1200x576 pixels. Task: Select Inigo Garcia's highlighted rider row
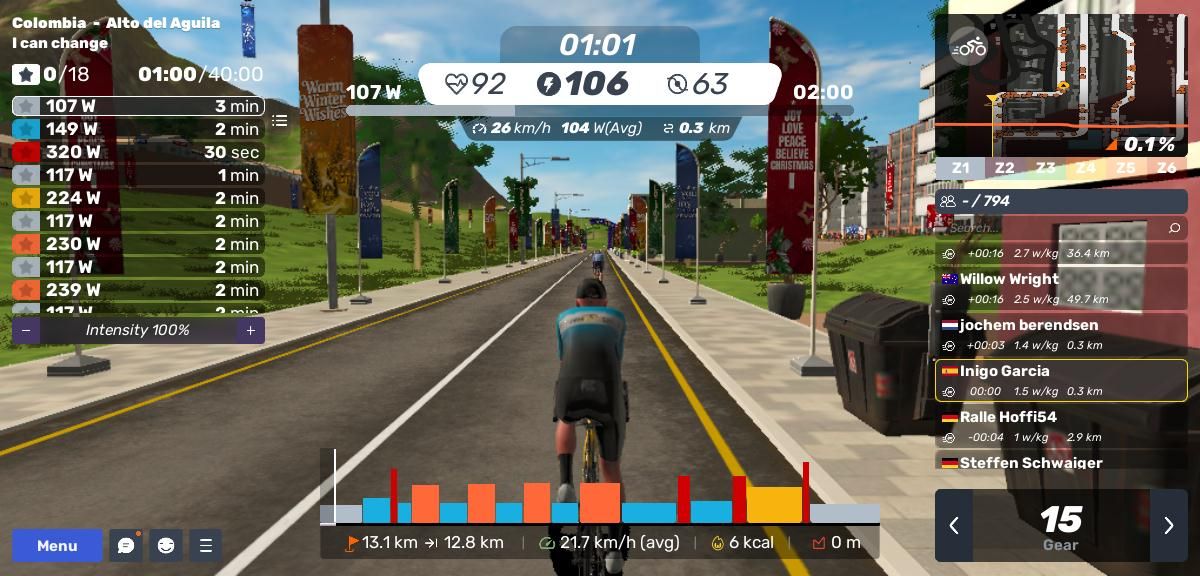click(x=1061, y=380)
